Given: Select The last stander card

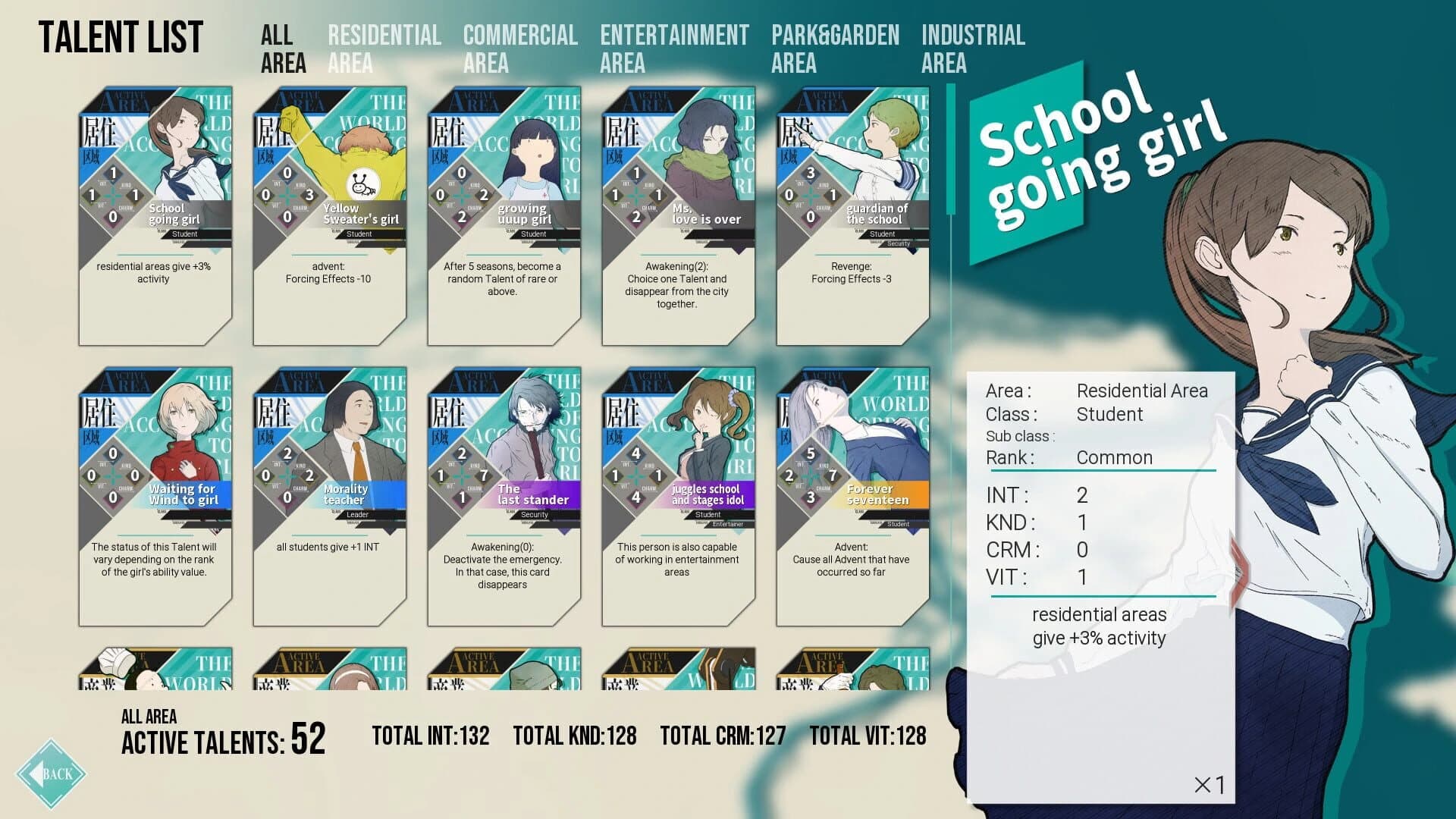Looking at the screenshot, I should coord(504,493).
